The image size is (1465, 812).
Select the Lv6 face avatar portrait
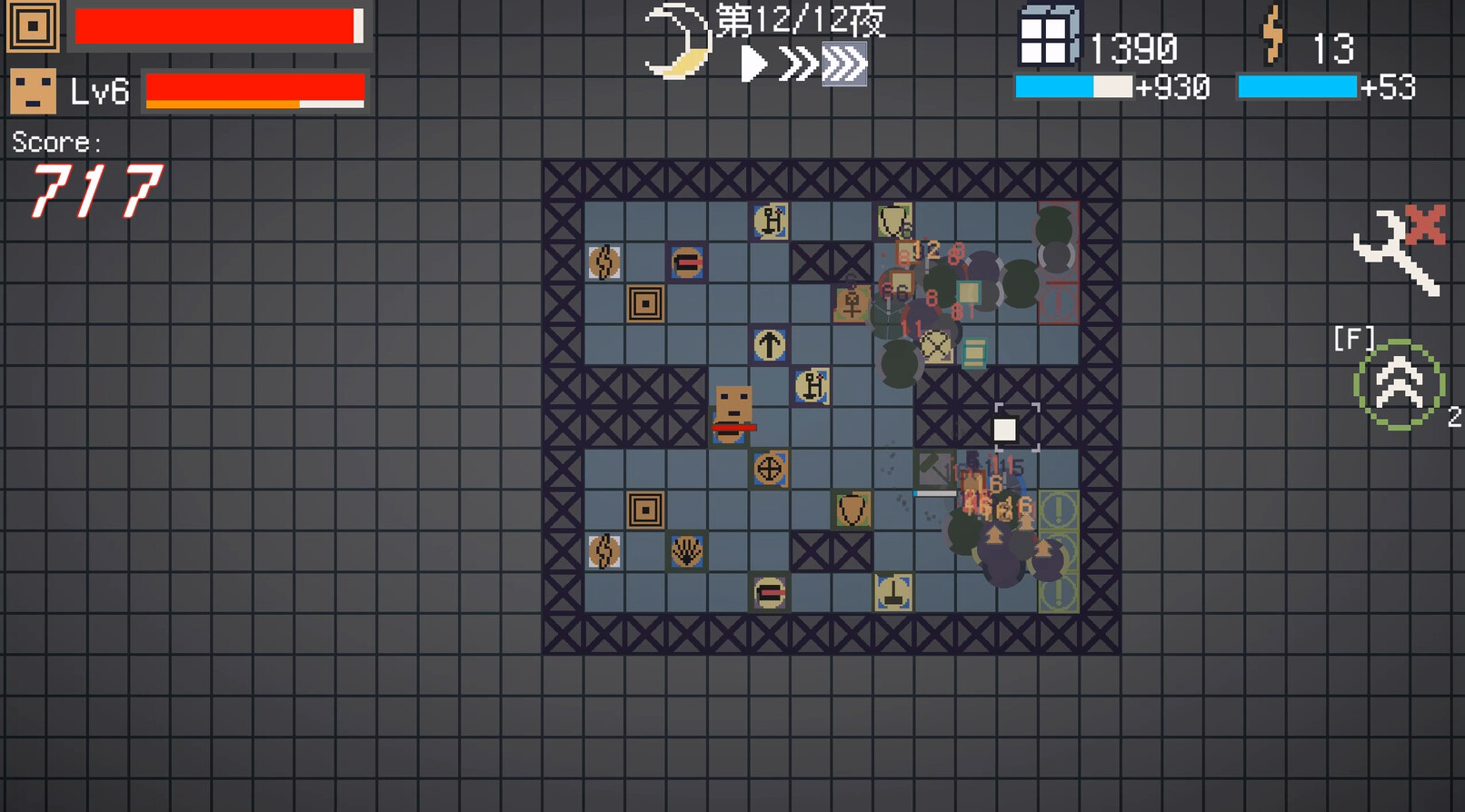[x=32, y=91]
